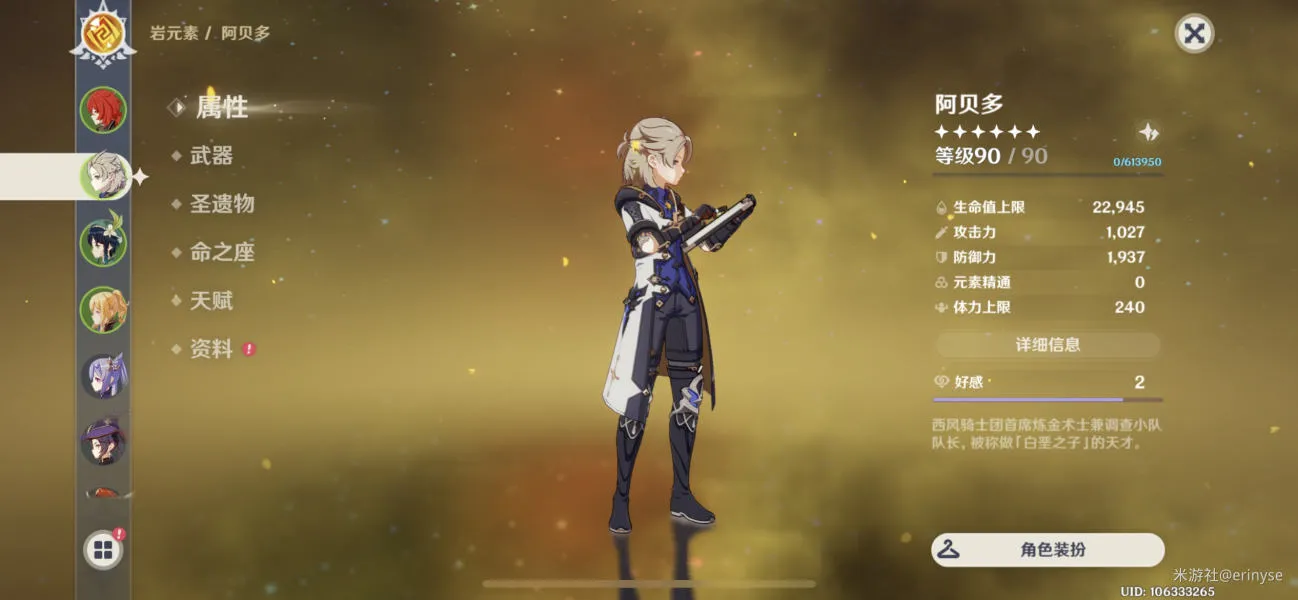
Task: Click the ascension star icon beside rarity stars
Action: click(x=1149, y=132)
